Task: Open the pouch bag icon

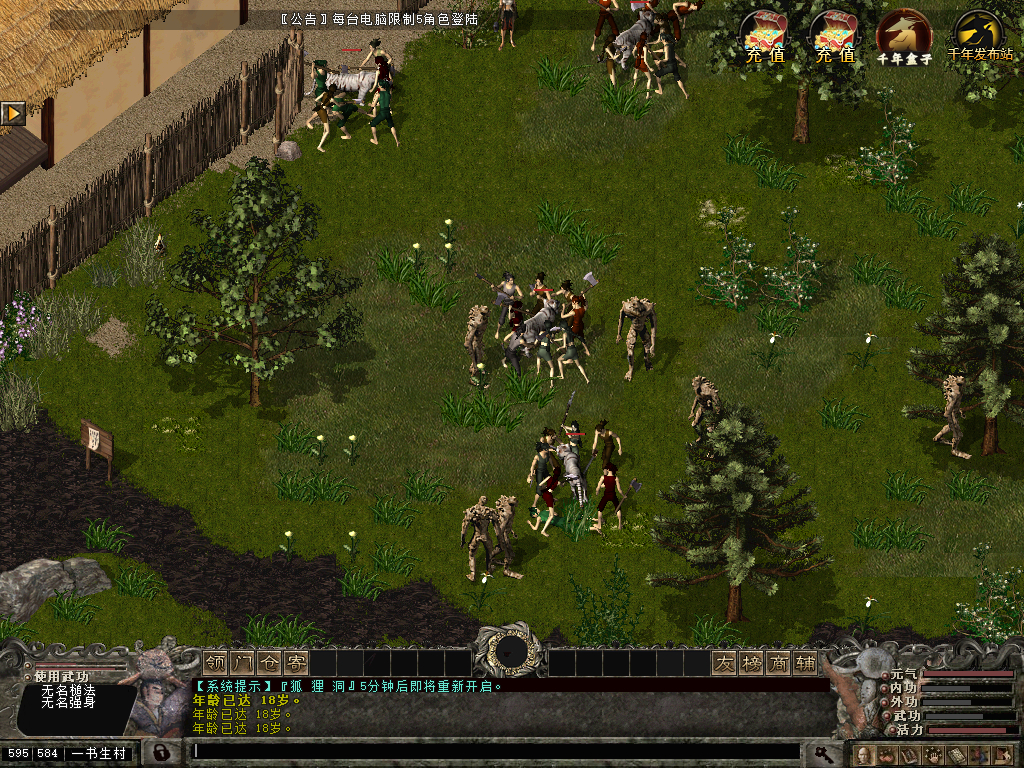Action: [886, 755]
